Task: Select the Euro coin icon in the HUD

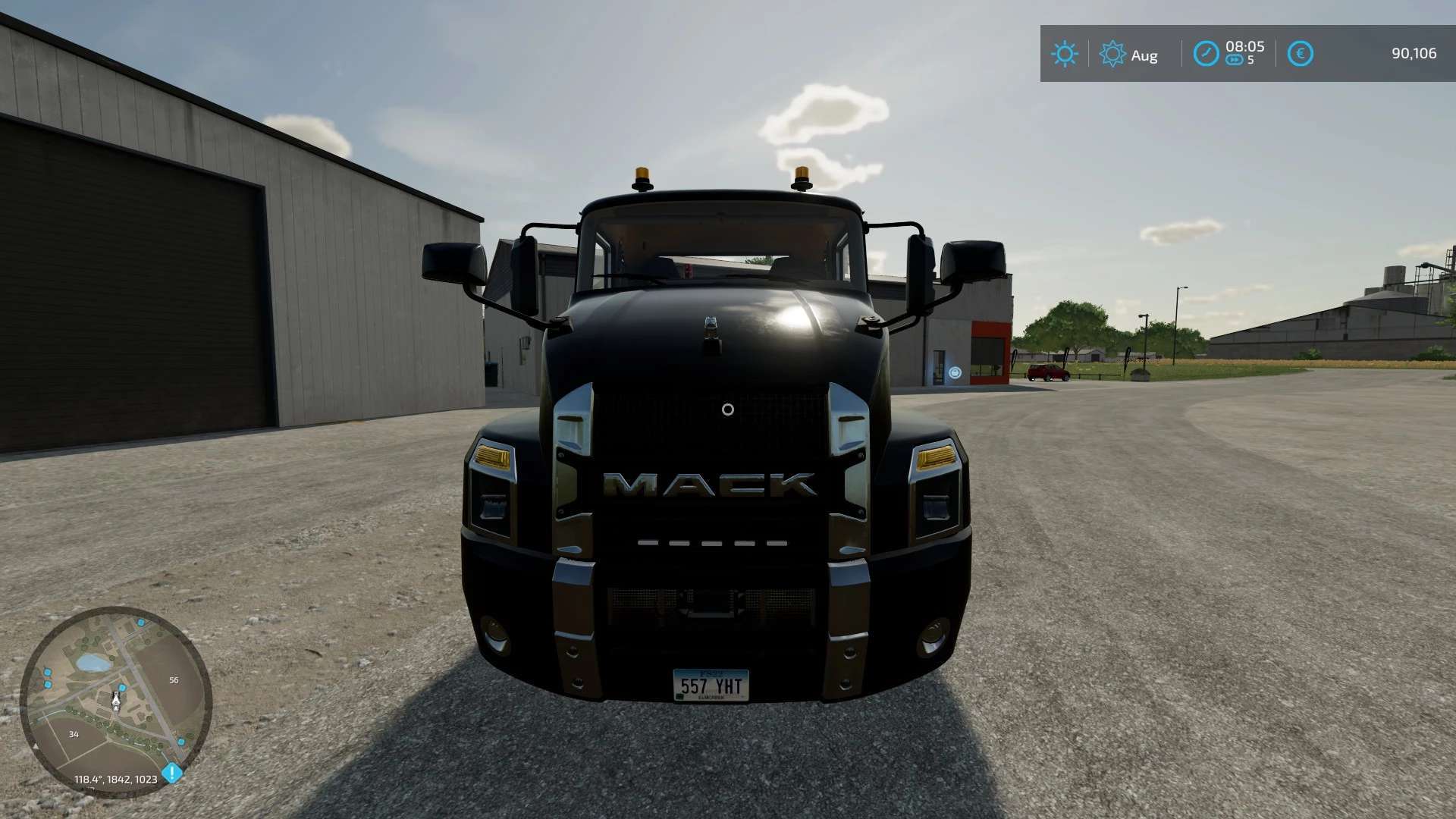Action: tap(1299, 54)
